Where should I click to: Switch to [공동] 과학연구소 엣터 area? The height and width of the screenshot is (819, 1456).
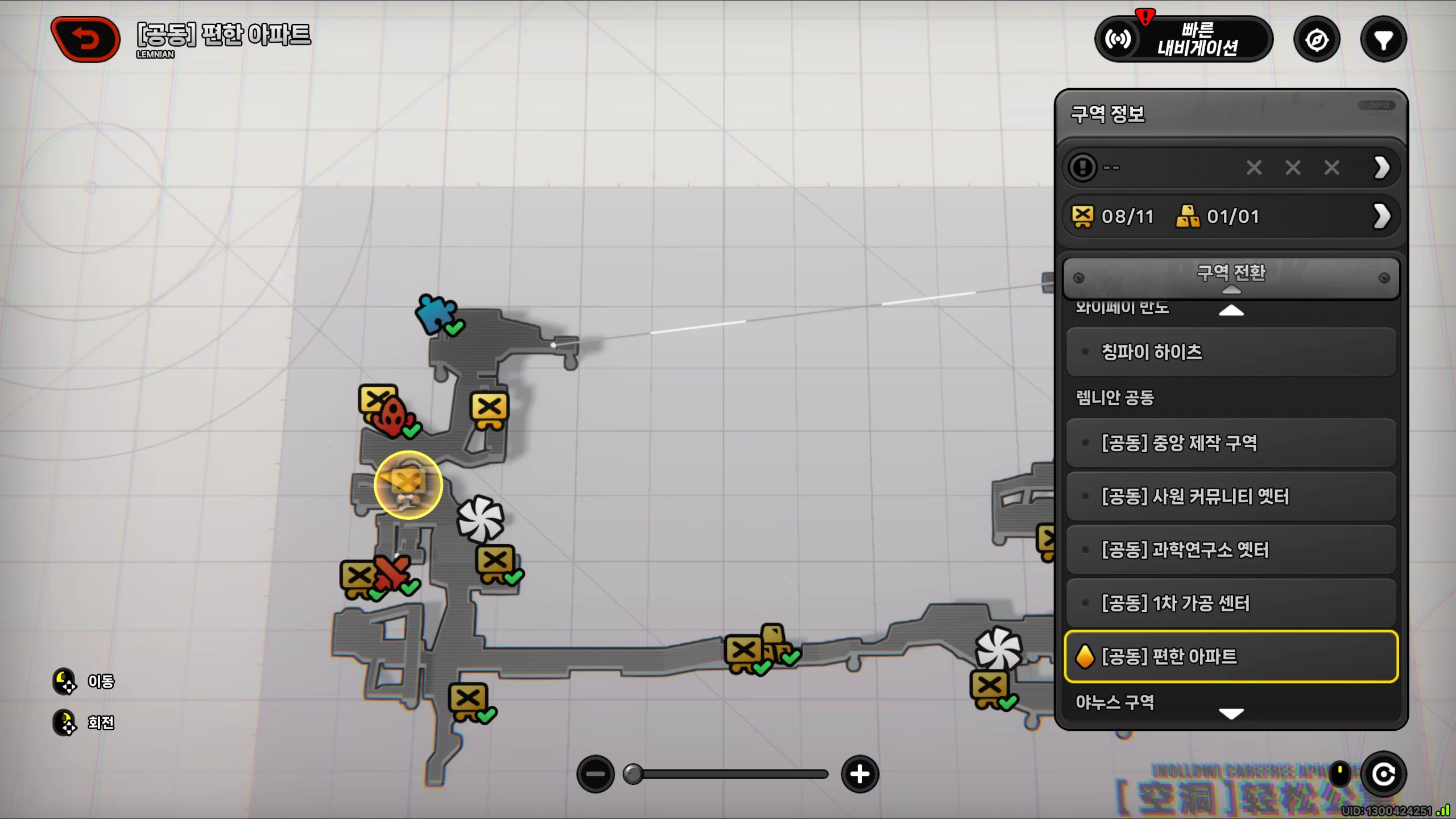[1231, 549]
